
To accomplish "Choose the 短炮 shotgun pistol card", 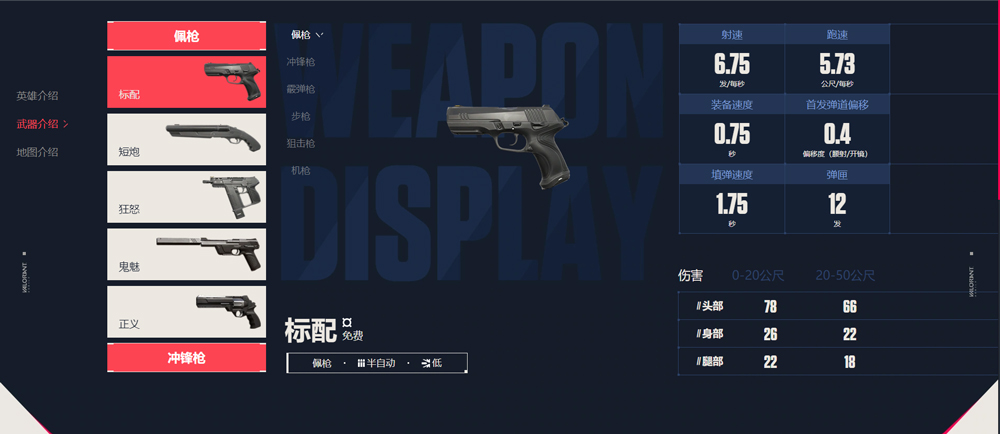I will click(x=187, y=139).
